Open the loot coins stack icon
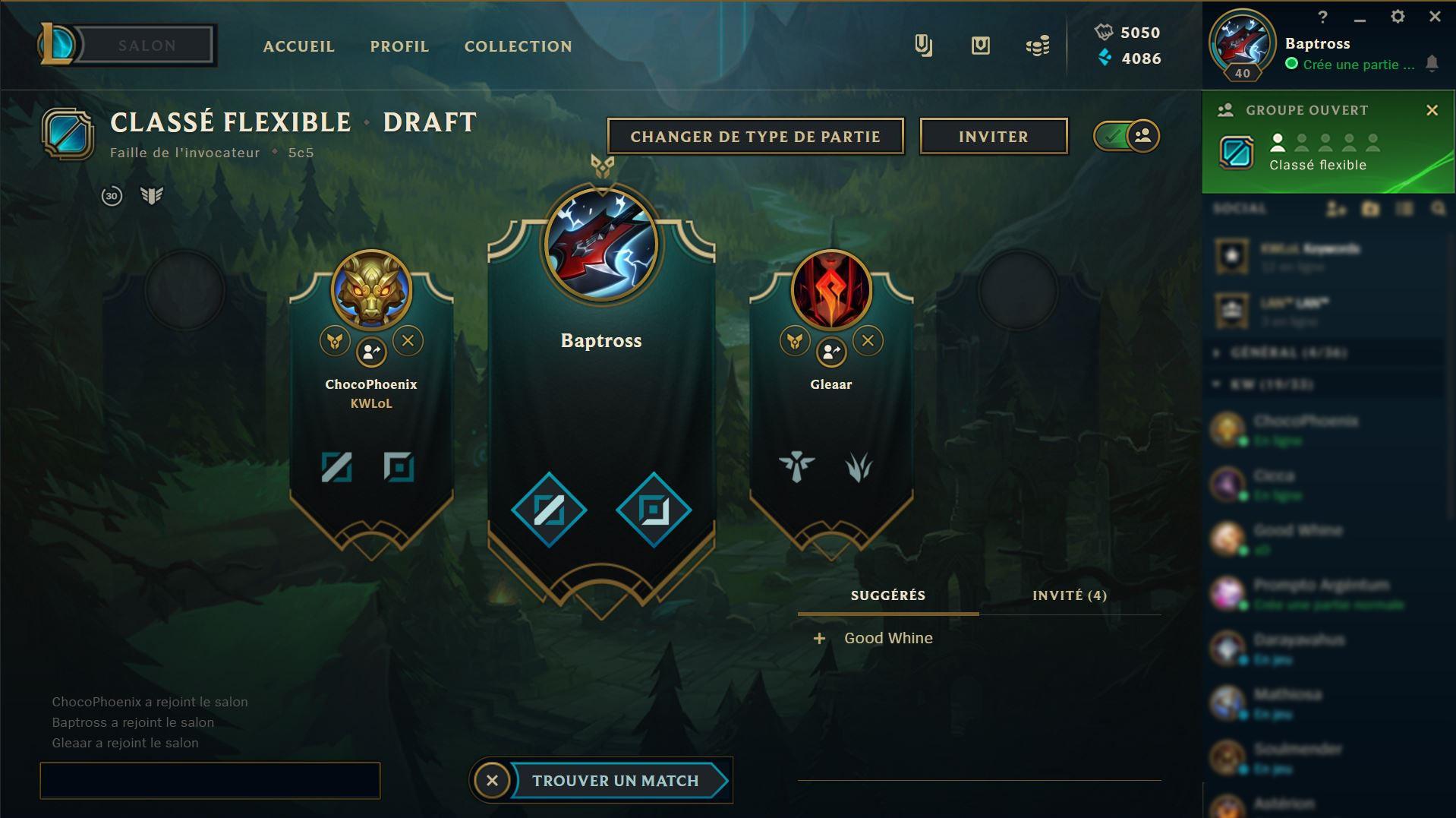Image resolution: width=1456 pixels, height=818 pixels. 1037,46
